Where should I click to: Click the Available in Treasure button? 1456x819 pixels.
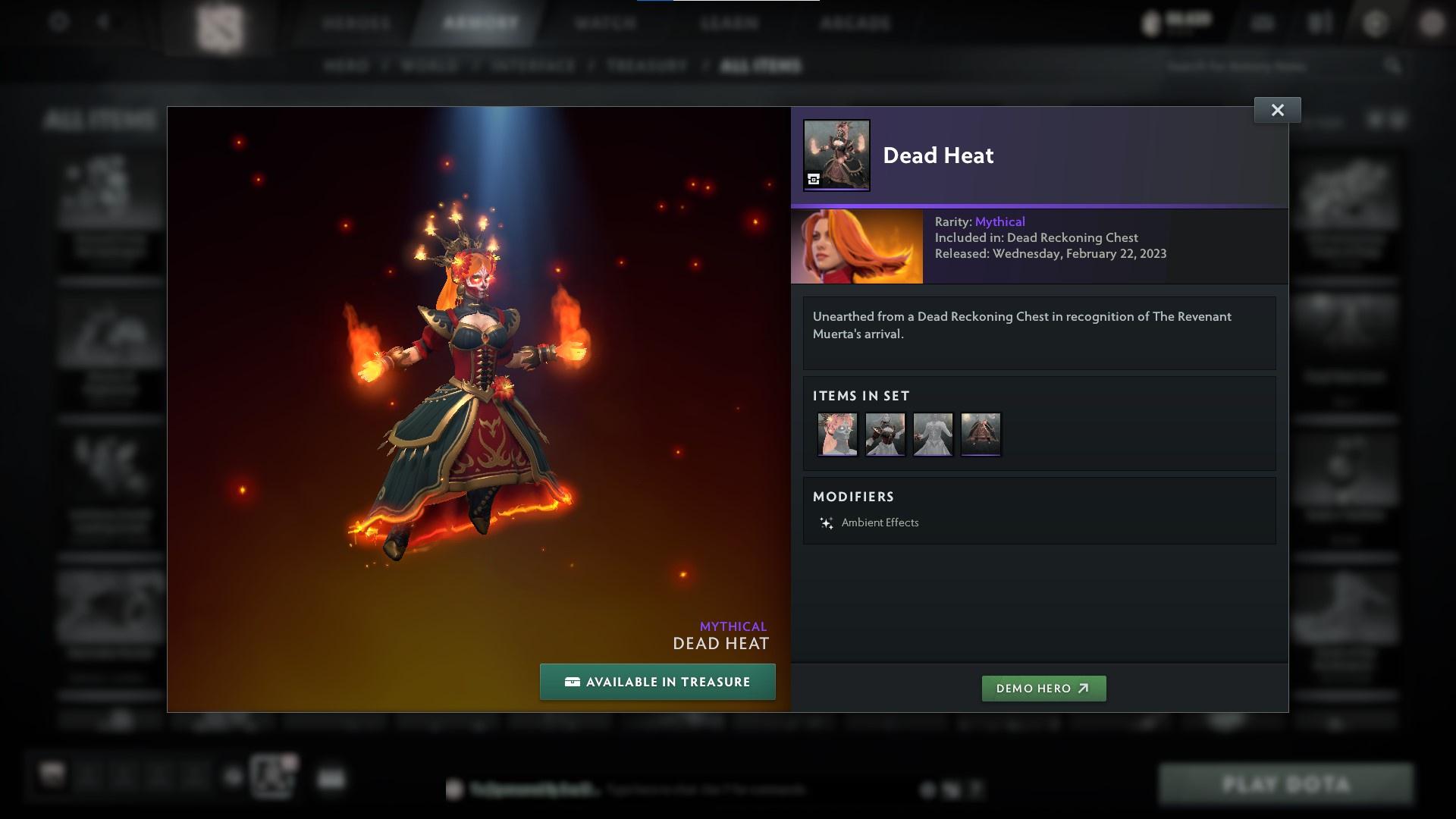(657, 682)
